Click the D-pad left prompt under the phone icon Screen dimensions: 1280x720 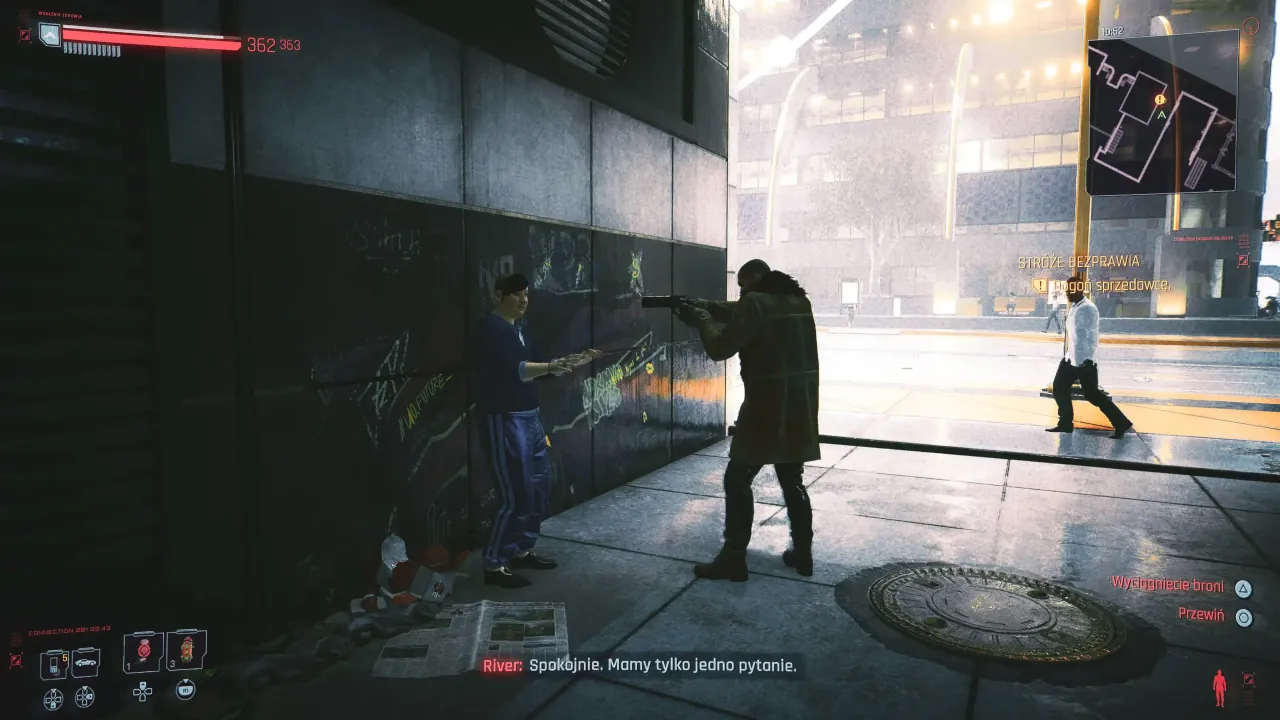pyautogui.click(x=52, y=697)
